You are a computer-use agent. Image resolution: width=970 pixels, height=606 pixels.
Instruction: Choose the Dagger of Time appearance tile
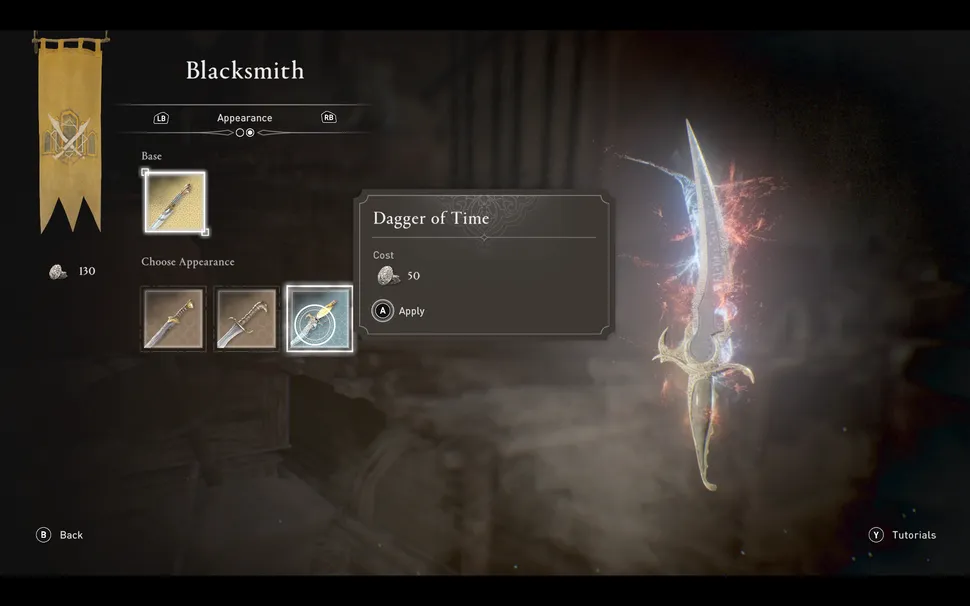click(x=320, y=319)
